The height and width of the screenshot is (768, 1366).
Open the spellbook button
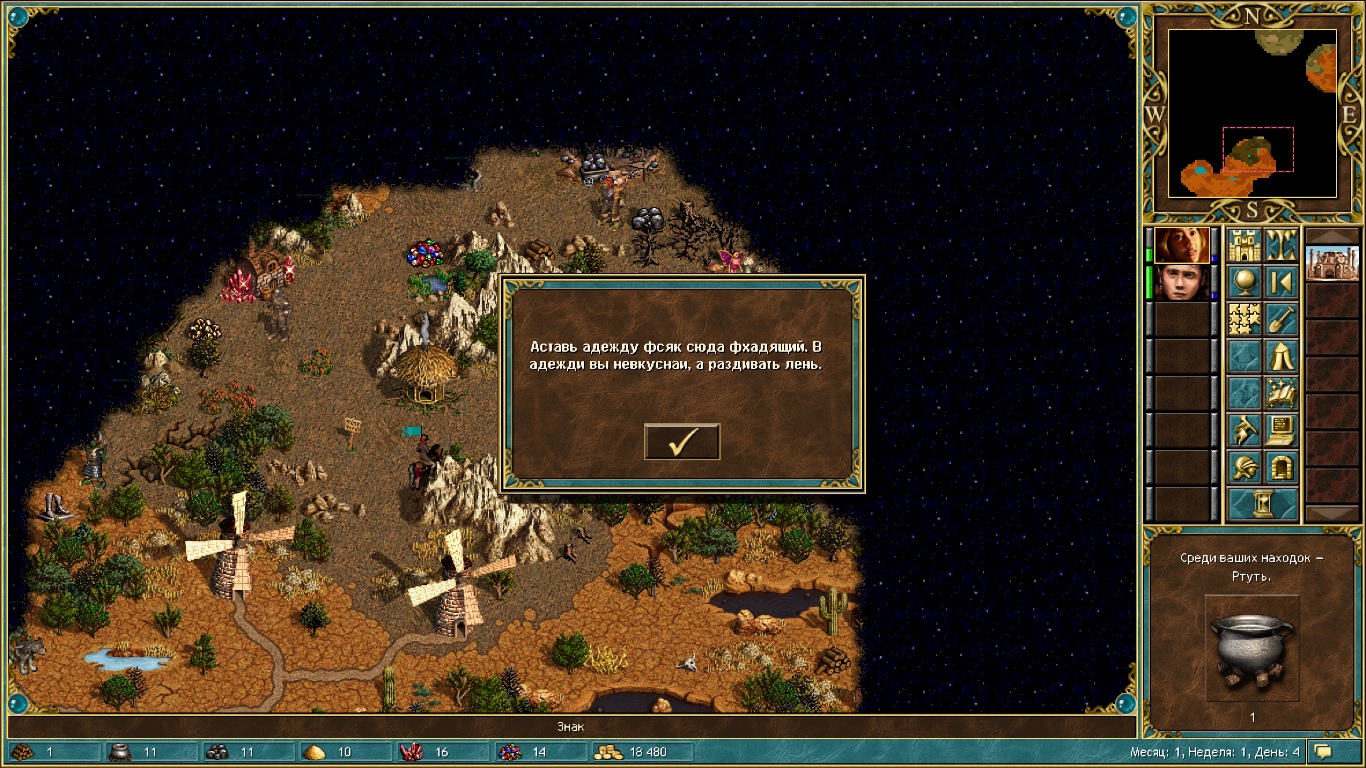(1281, 393)
